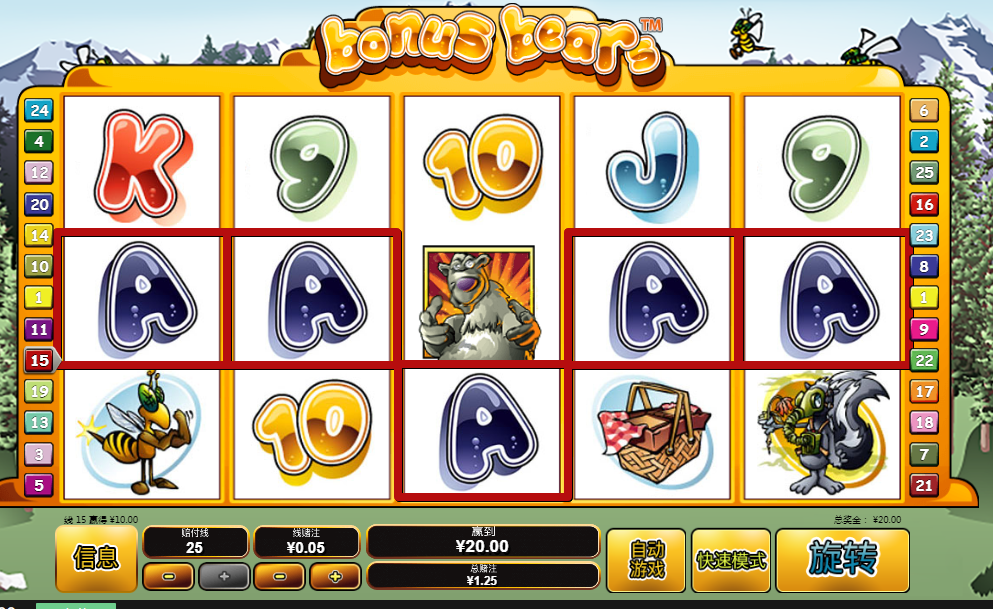Choose payline number 13
This screenshot has width=993, height=609.
[39, 423]
